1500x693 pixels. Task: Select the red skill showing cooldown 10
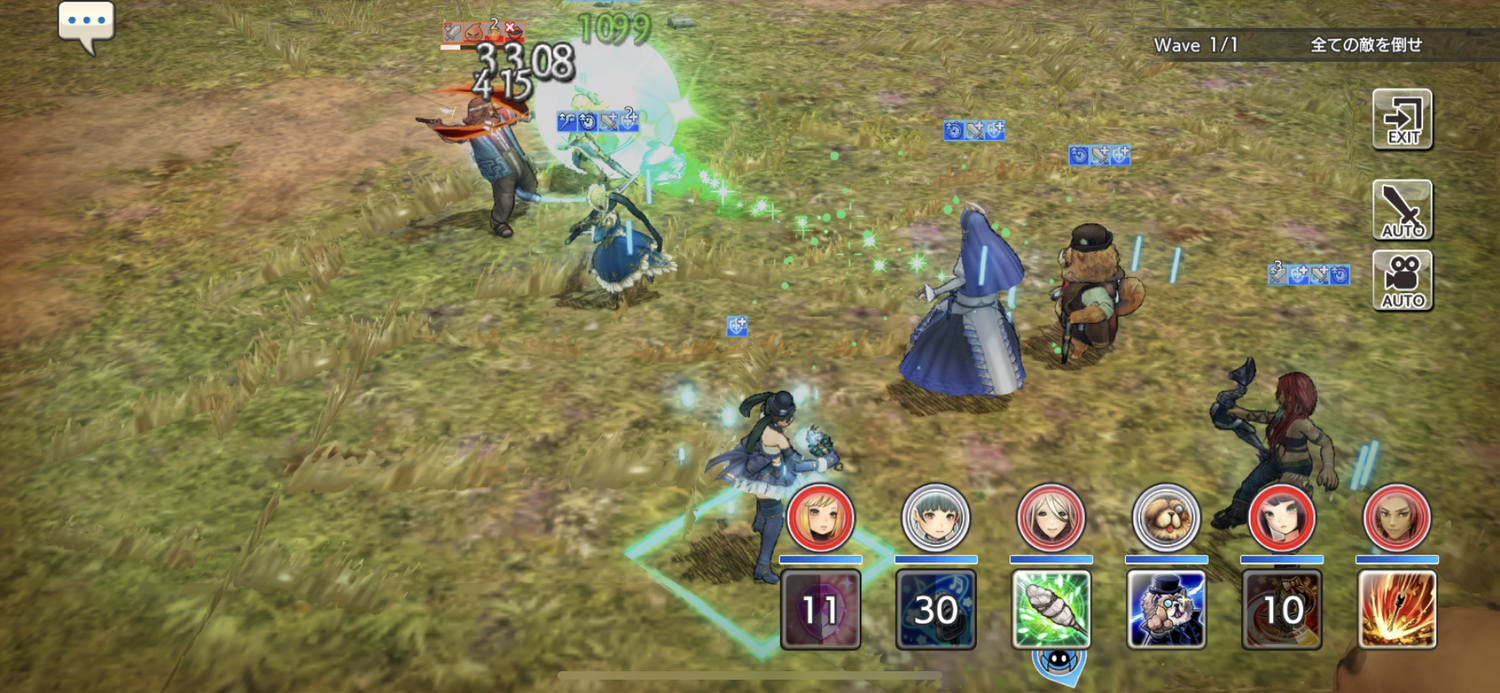click(x=1282, y=609)
